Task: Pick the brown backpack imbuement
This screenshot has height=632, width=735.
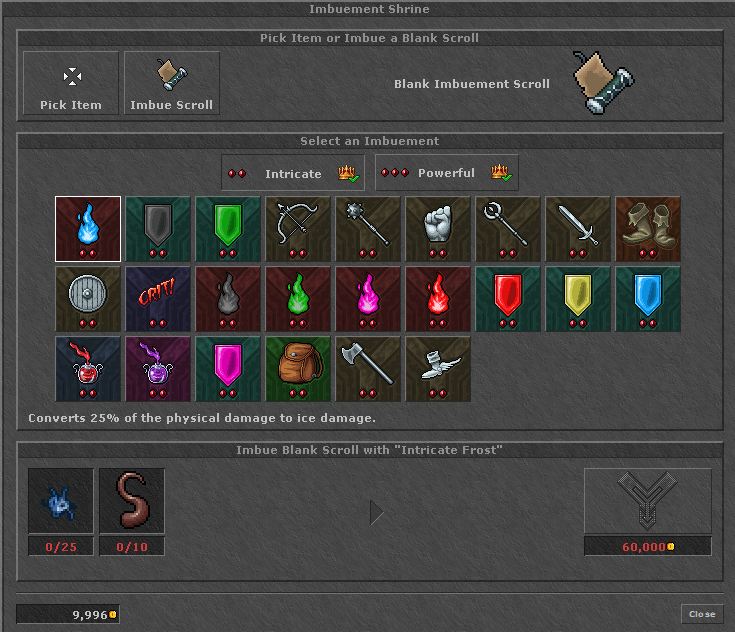Action: pyautogui.click(x=298, y=369)
